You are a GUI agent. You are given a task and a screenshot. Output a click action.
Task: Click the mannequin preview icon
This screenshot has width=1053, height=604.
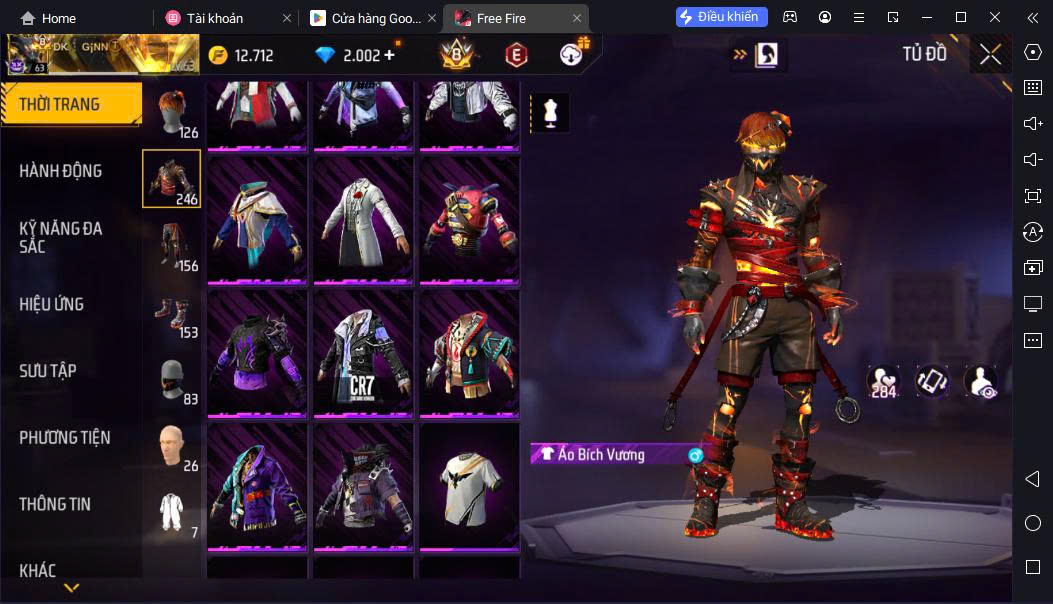pos(549,113)
